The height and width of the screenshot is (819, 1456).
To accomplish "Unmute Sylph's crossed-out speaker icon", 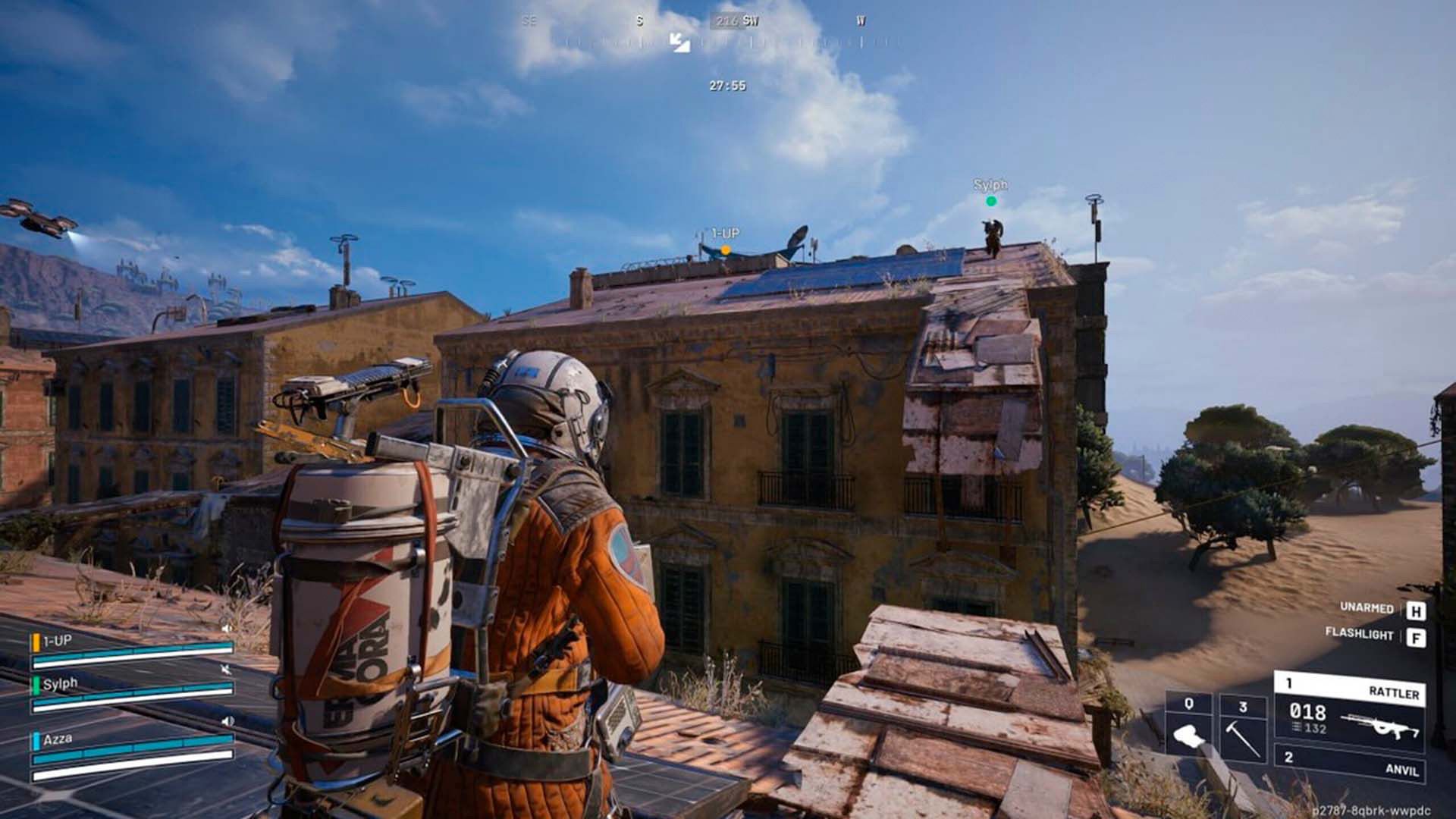I will (x=227, y=669).
